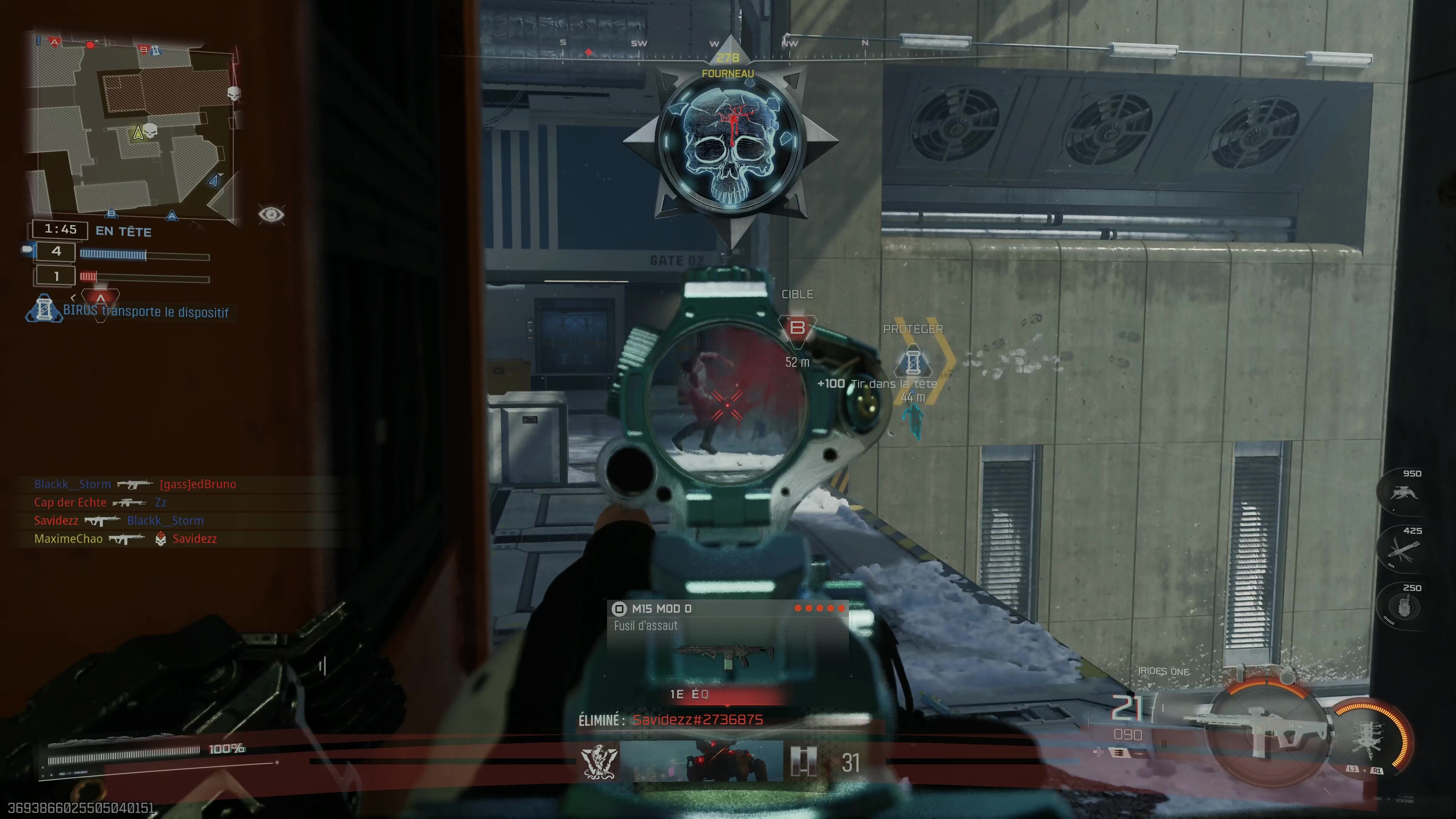
Task: Click the CIBLE B objective marker
Action: [797, 328]
